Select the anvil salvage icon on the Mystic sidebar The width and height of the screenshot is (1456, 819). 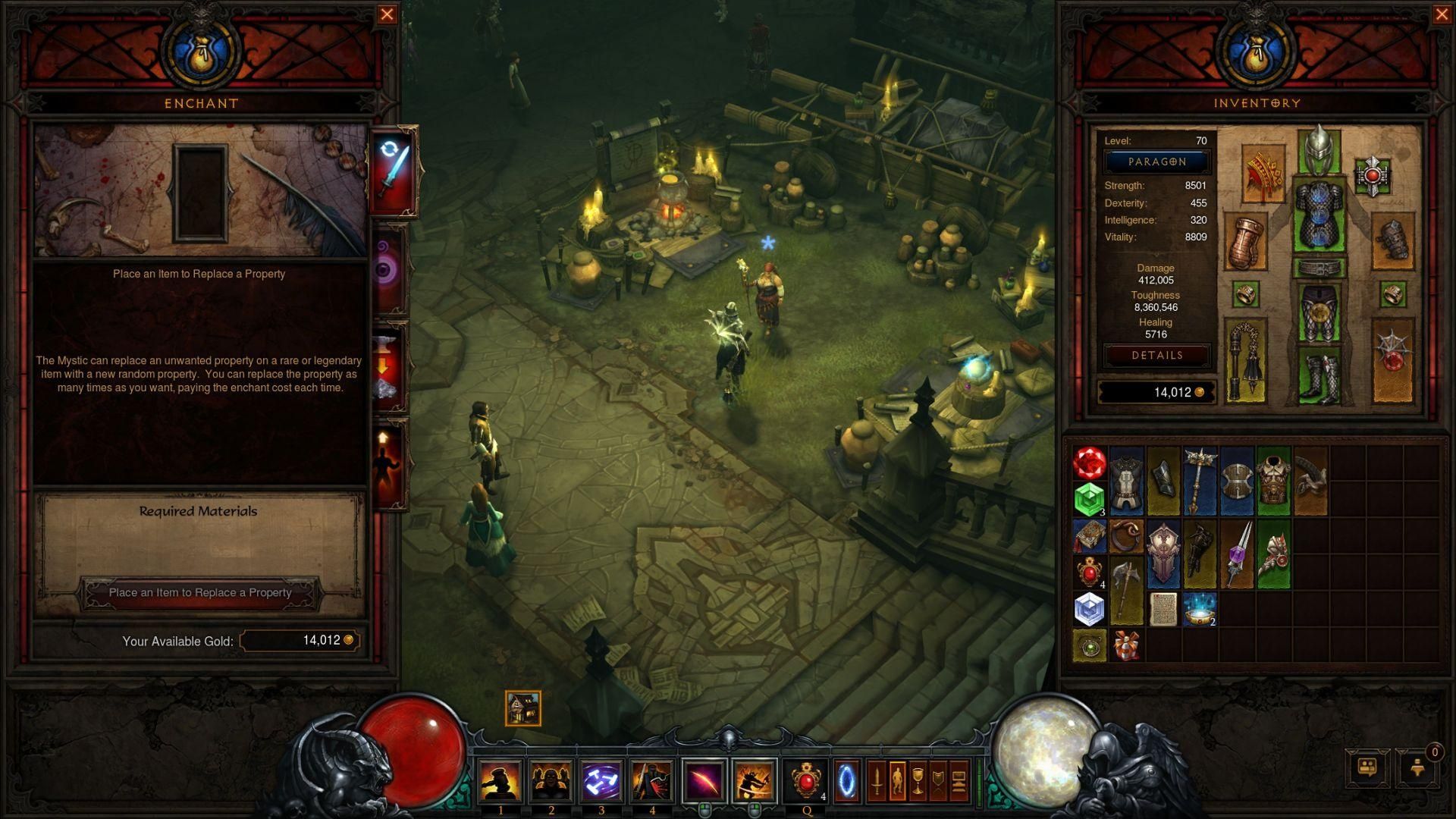click(388, 364)
